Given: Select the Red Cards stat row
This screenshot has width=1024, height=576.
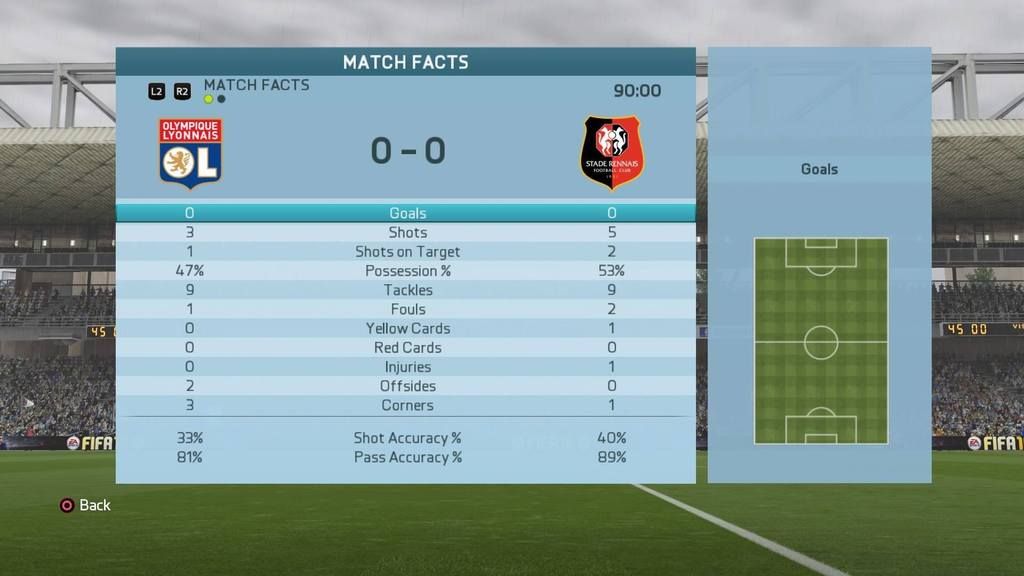Looking at the screenshot, I should coord(407,347).
